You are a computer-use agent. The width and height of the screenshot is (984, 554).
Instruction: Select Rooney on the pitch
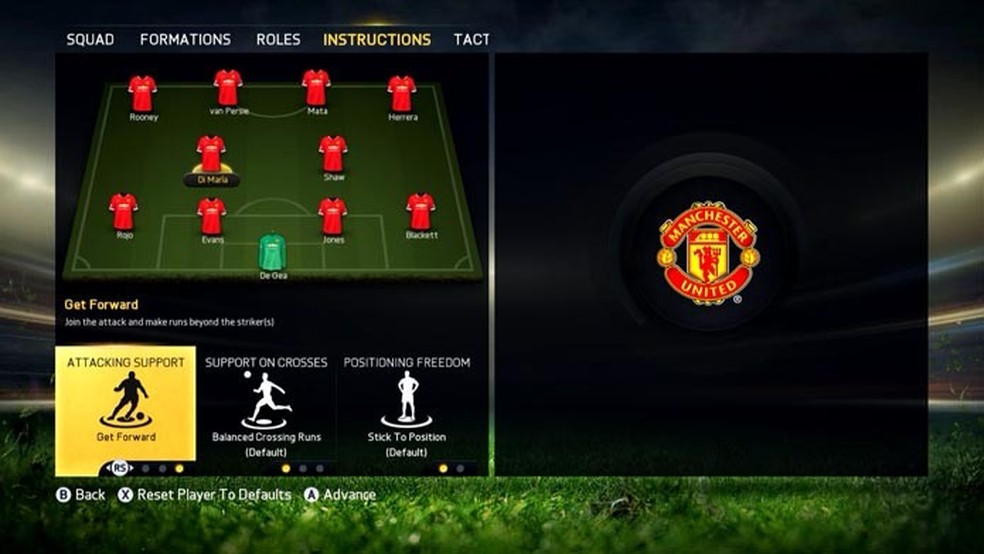coord(143,94)
